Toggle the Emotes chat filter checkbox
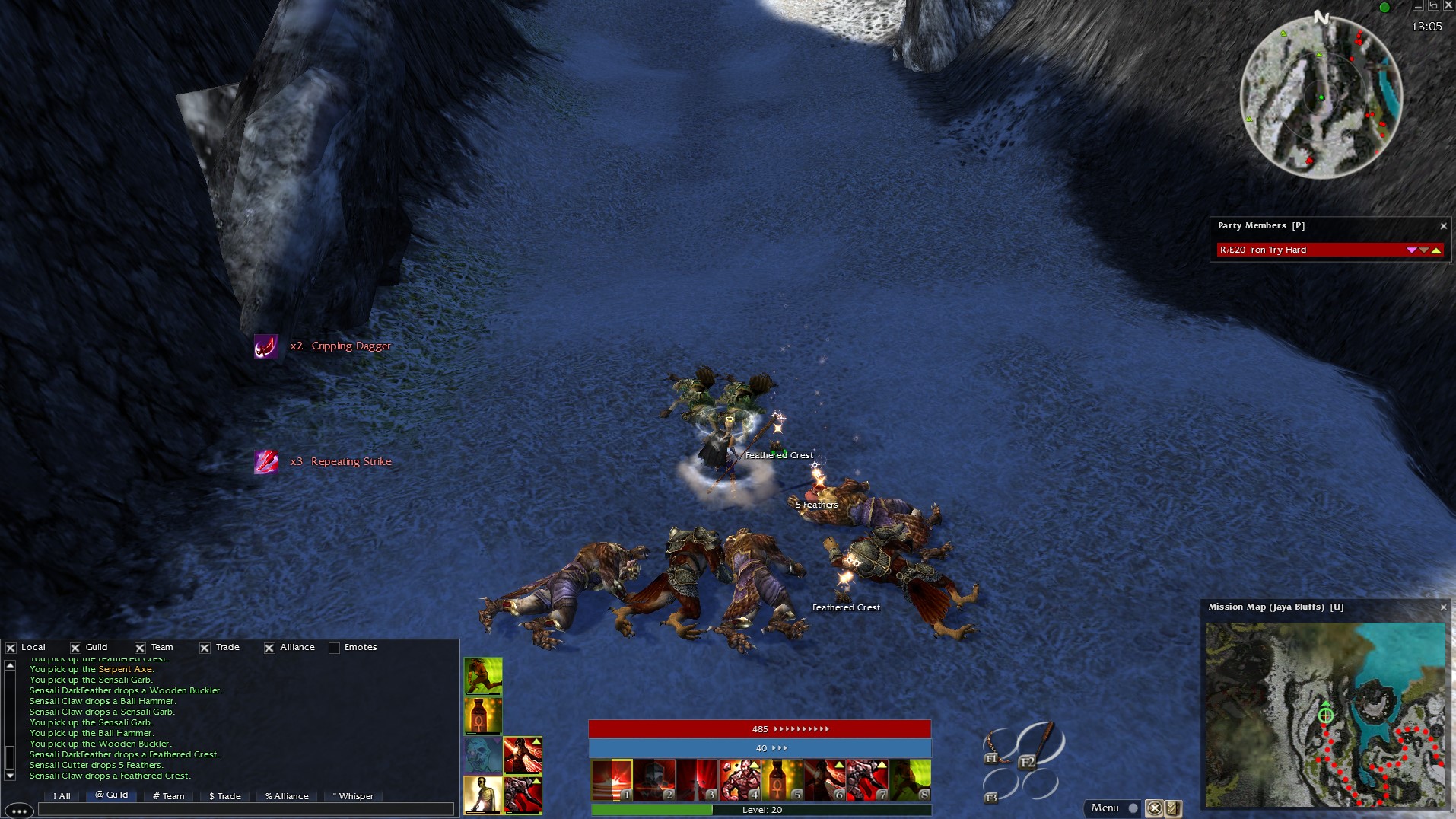This screenshot has width=1456, height=819. (x=334, y=648)
